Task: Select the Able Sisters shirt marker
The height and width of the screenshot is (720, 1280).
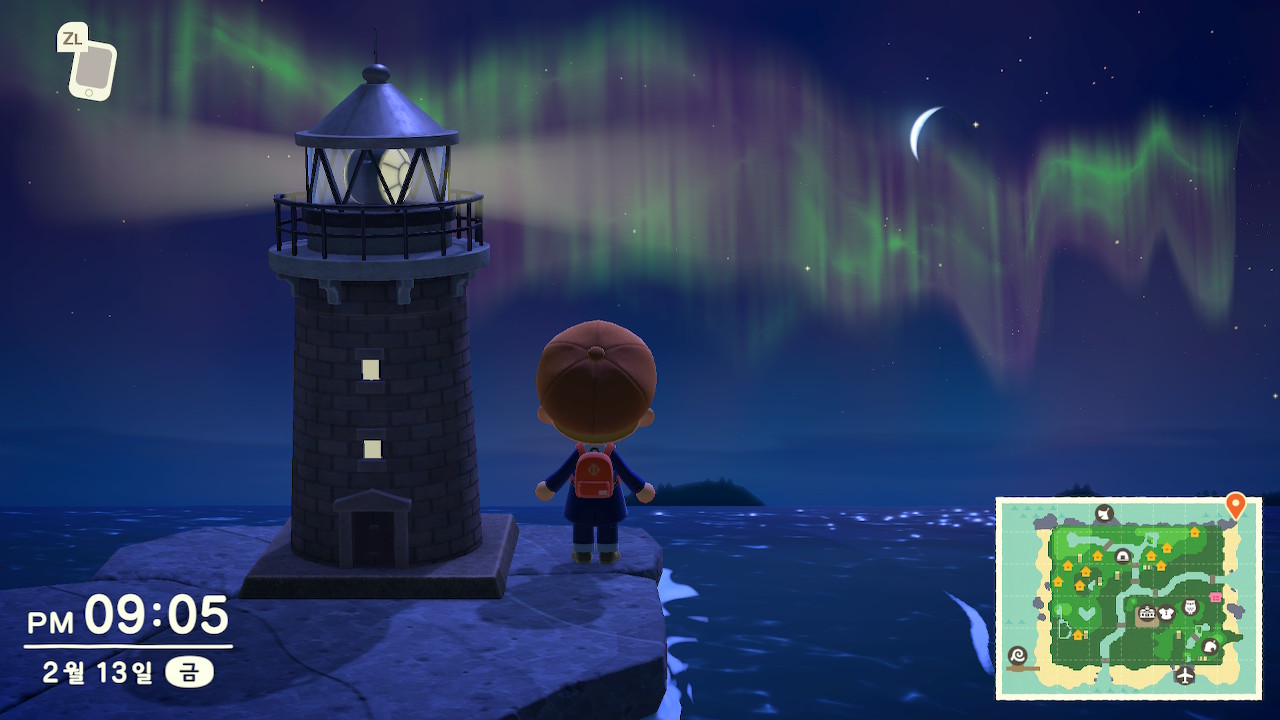Action: click(1166, 613)
